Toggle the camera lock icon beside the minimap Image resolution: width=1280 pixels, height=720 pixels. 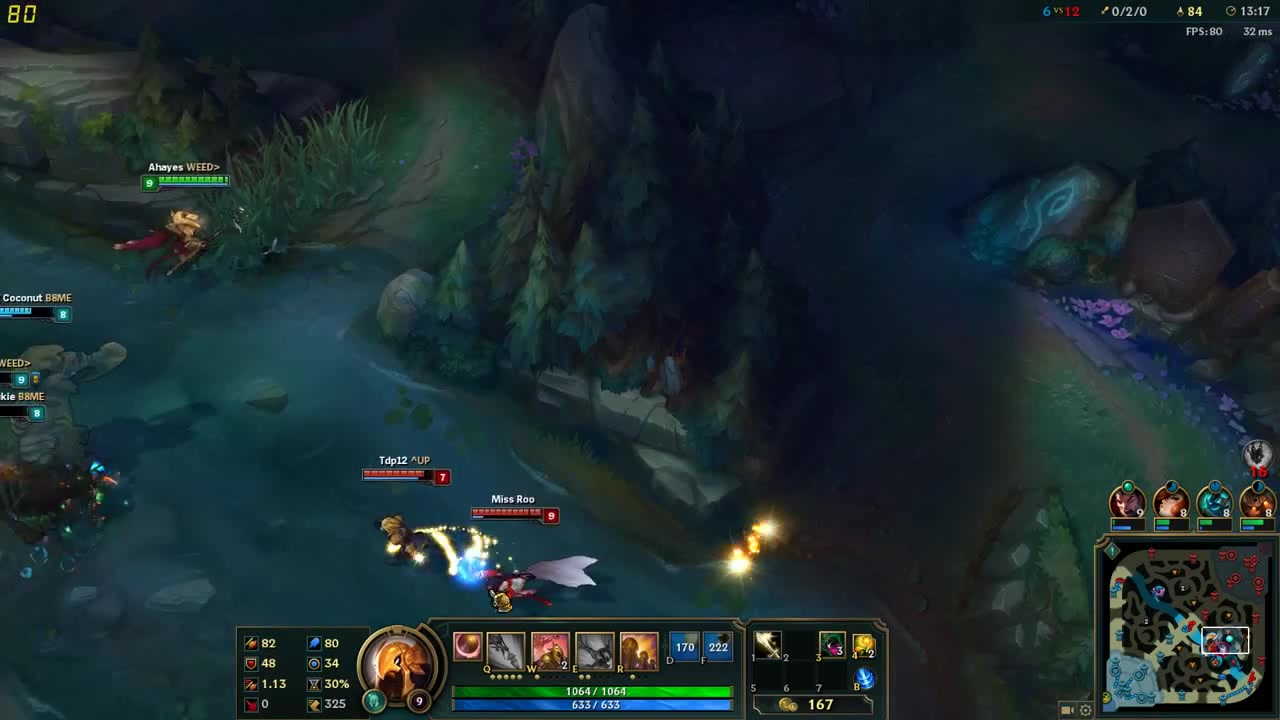[x=1069, y=710]
